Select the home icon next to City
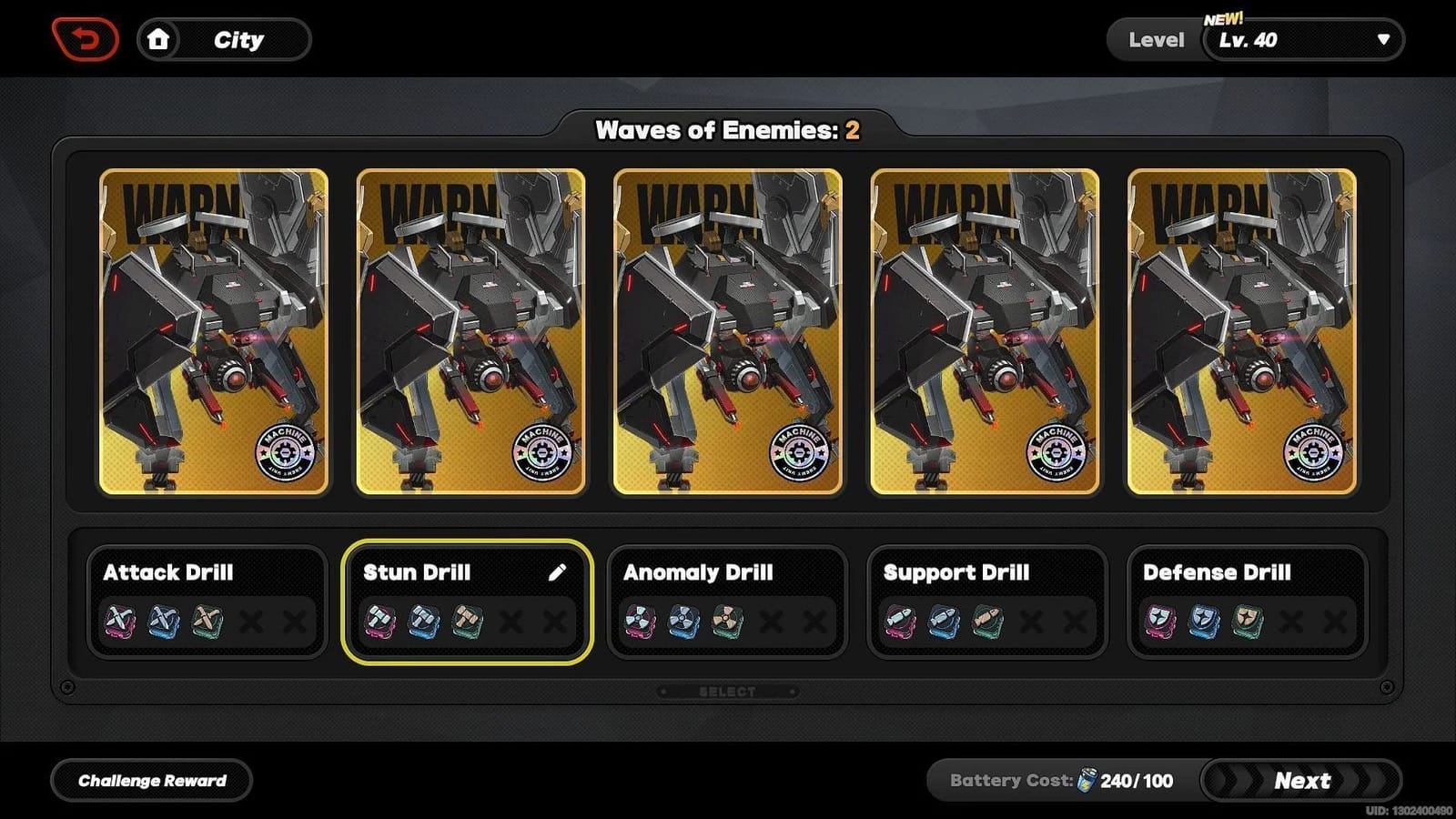1456x819 pixels. point(160,39)
